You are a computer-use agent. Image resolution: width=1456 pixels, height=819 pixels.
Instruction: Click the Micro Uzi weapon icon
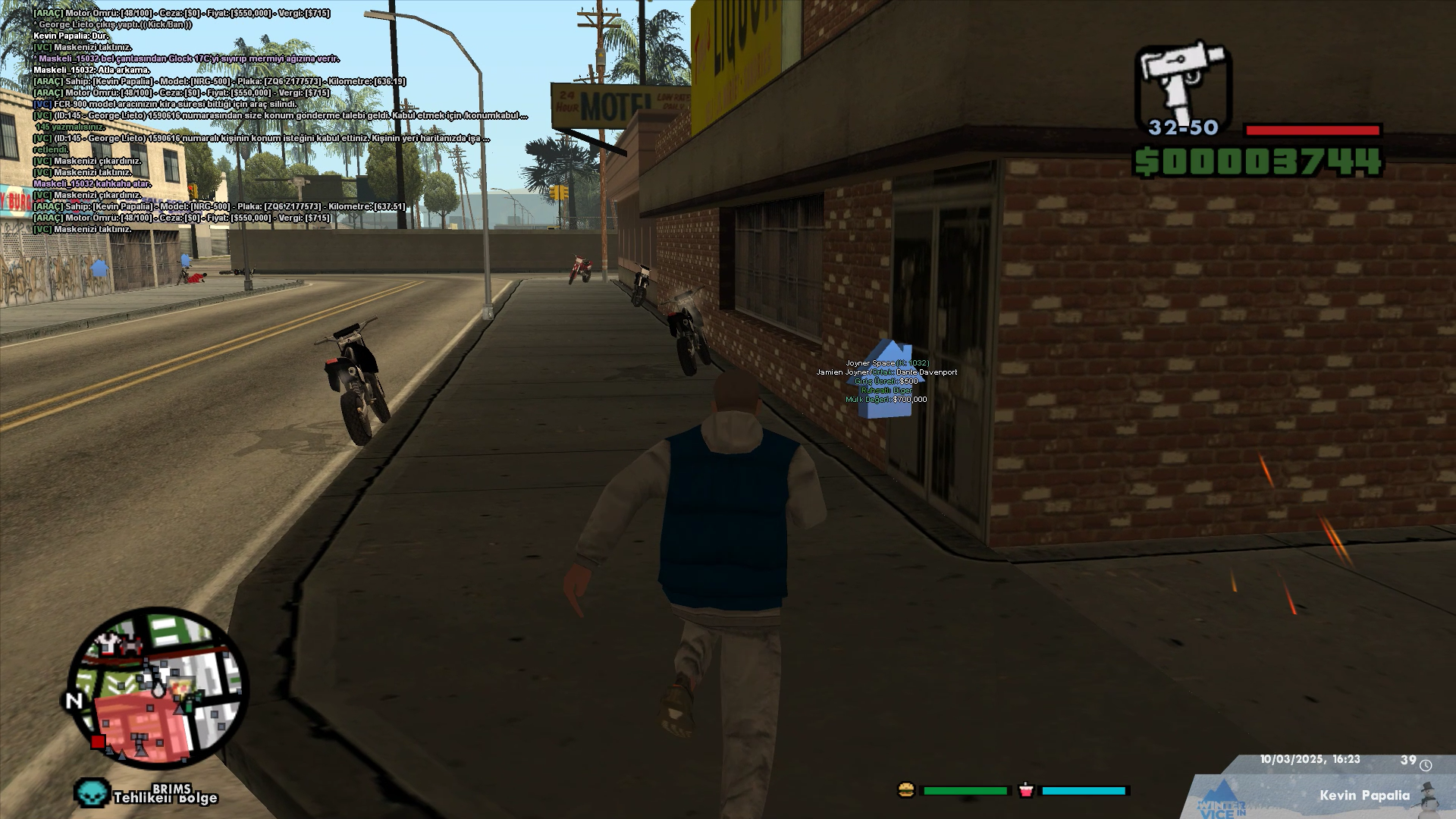(1181, 82)
